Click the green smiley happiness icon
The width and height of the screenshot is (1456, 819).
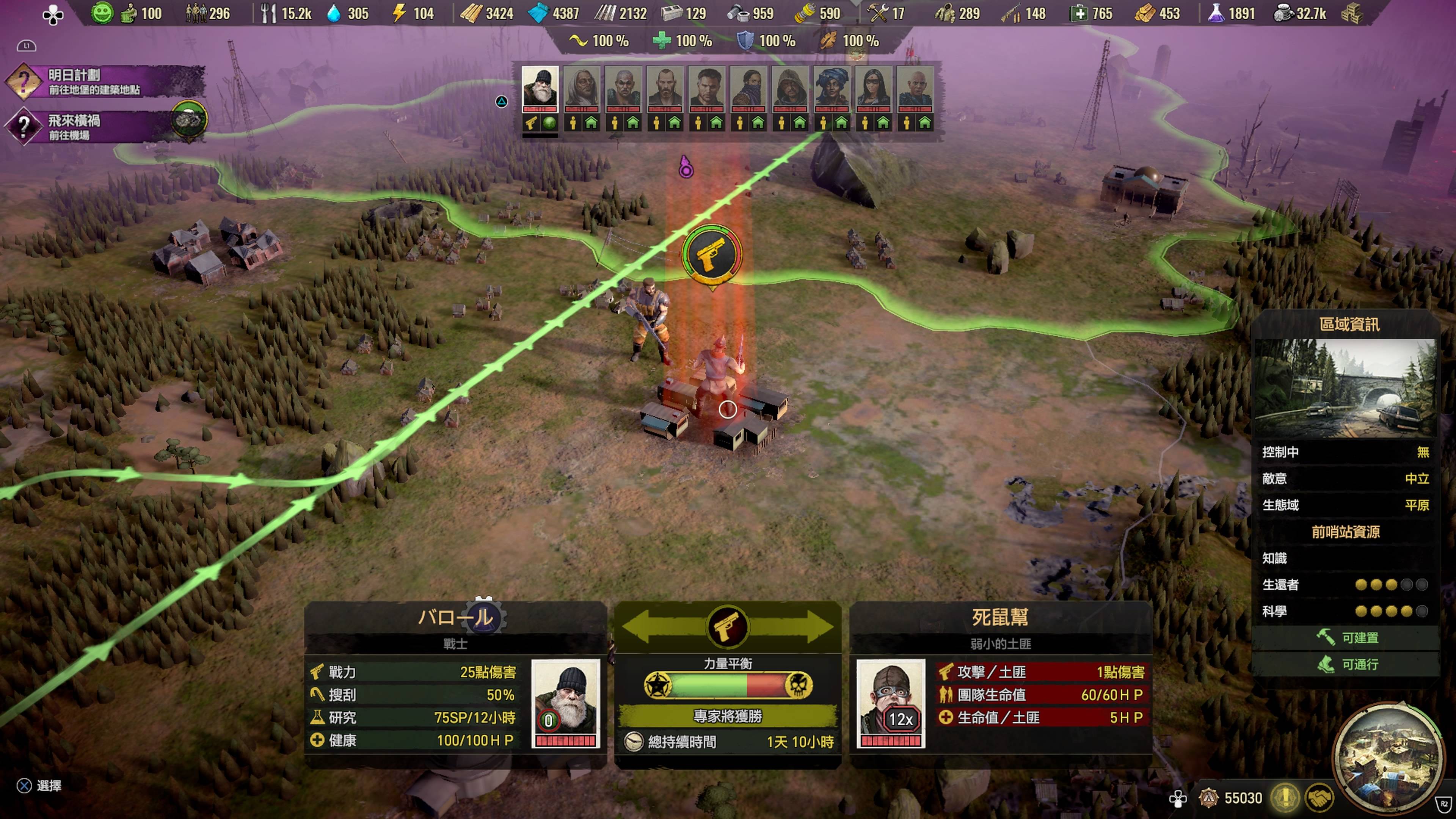click(102, 13)
